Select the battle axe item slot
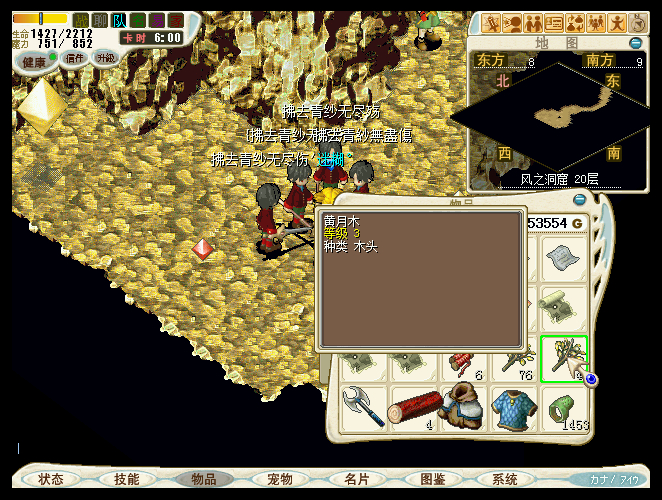Viewport: 662px width, 500px height. pyautogui.click(x=362, y=411)
